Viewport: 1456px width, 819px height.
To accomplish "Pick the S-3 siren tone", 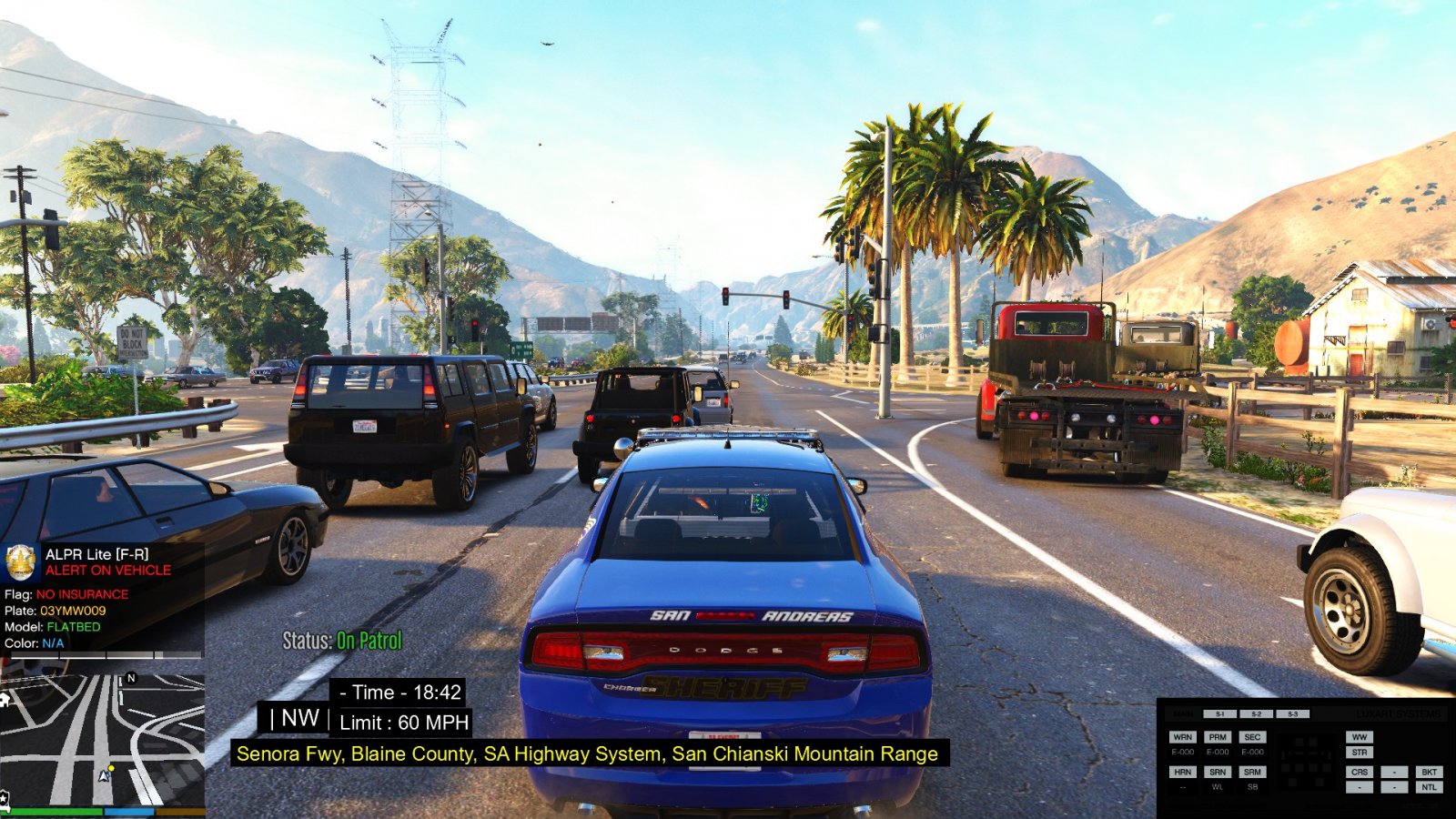I will pos(1292,714).
